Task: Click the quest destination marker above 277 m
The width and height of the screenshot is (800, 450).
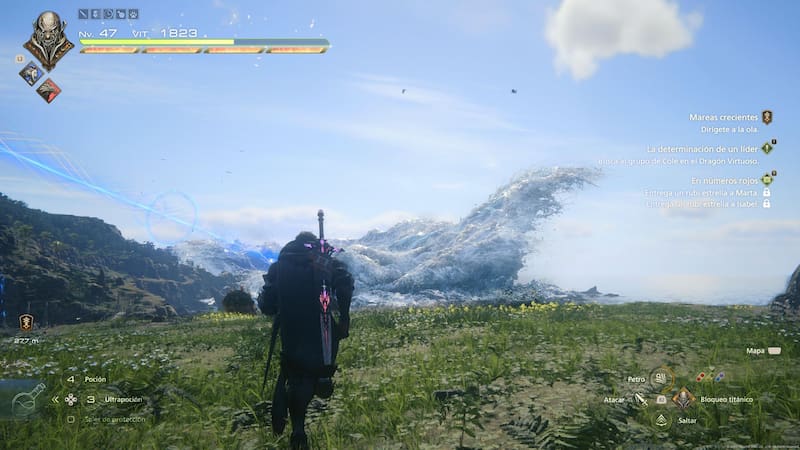Action: pyautogui.click(x=26, y=322)
